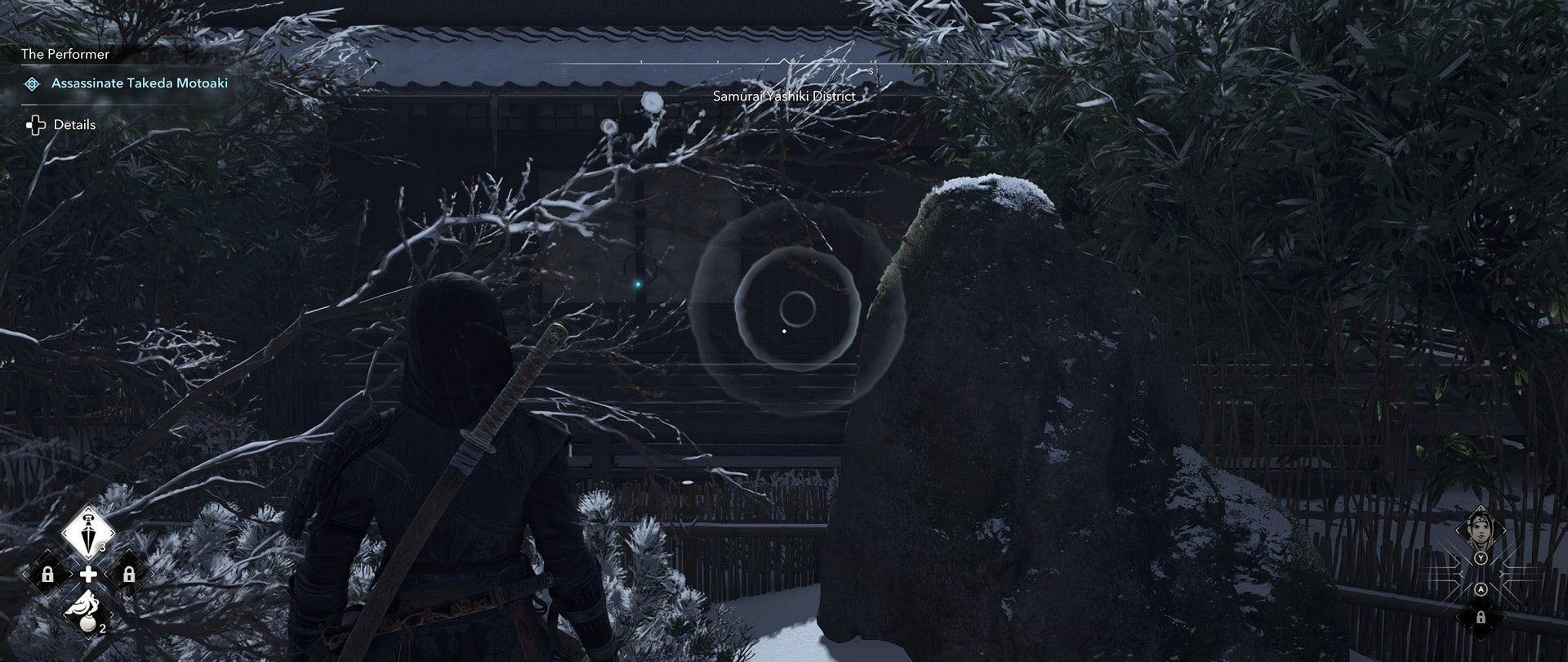Toggle the left locked gadget slot

click(48, 574)
